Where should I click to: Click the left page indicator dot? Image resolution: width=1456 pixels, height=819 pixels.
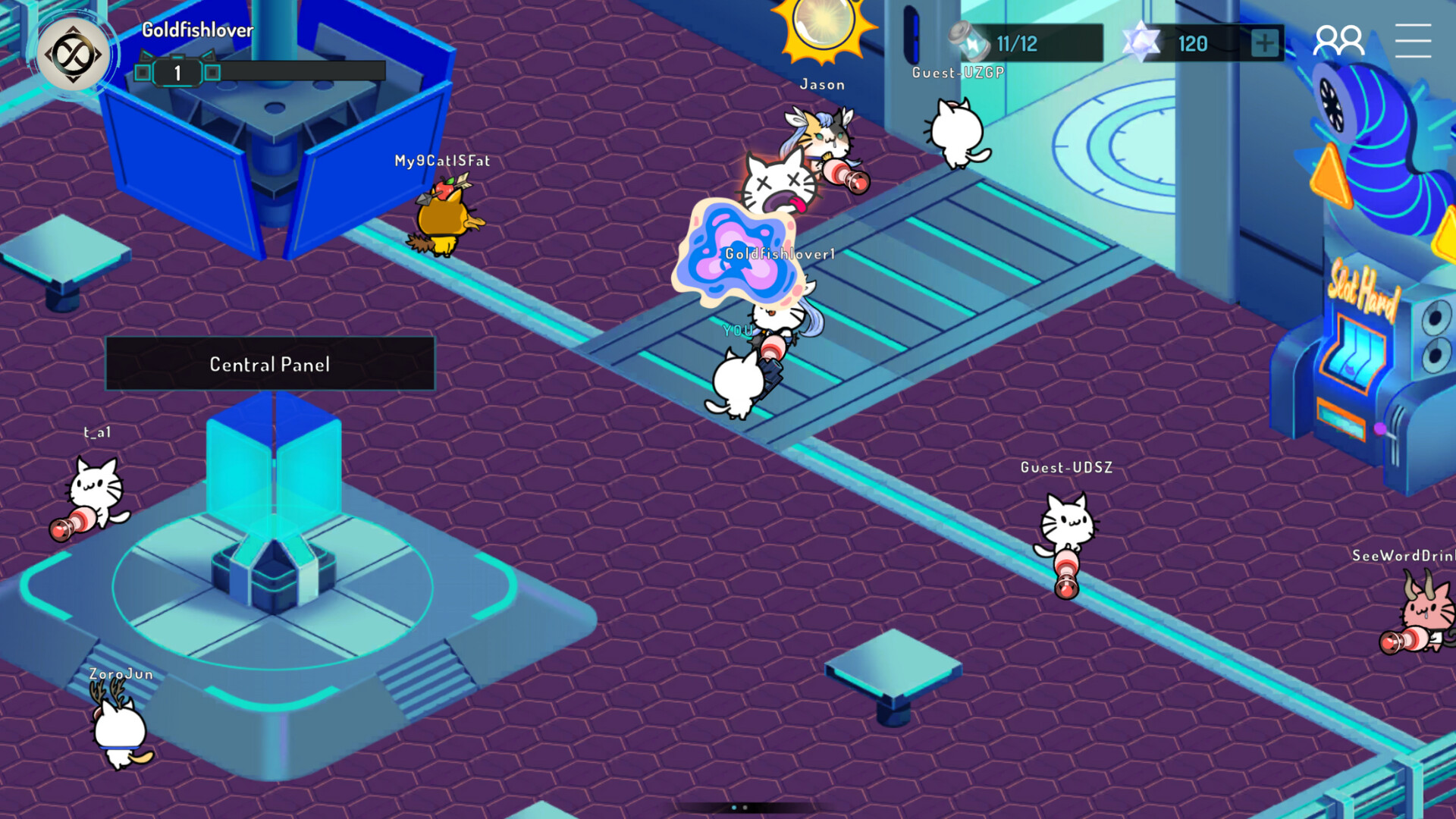[734, 808]
